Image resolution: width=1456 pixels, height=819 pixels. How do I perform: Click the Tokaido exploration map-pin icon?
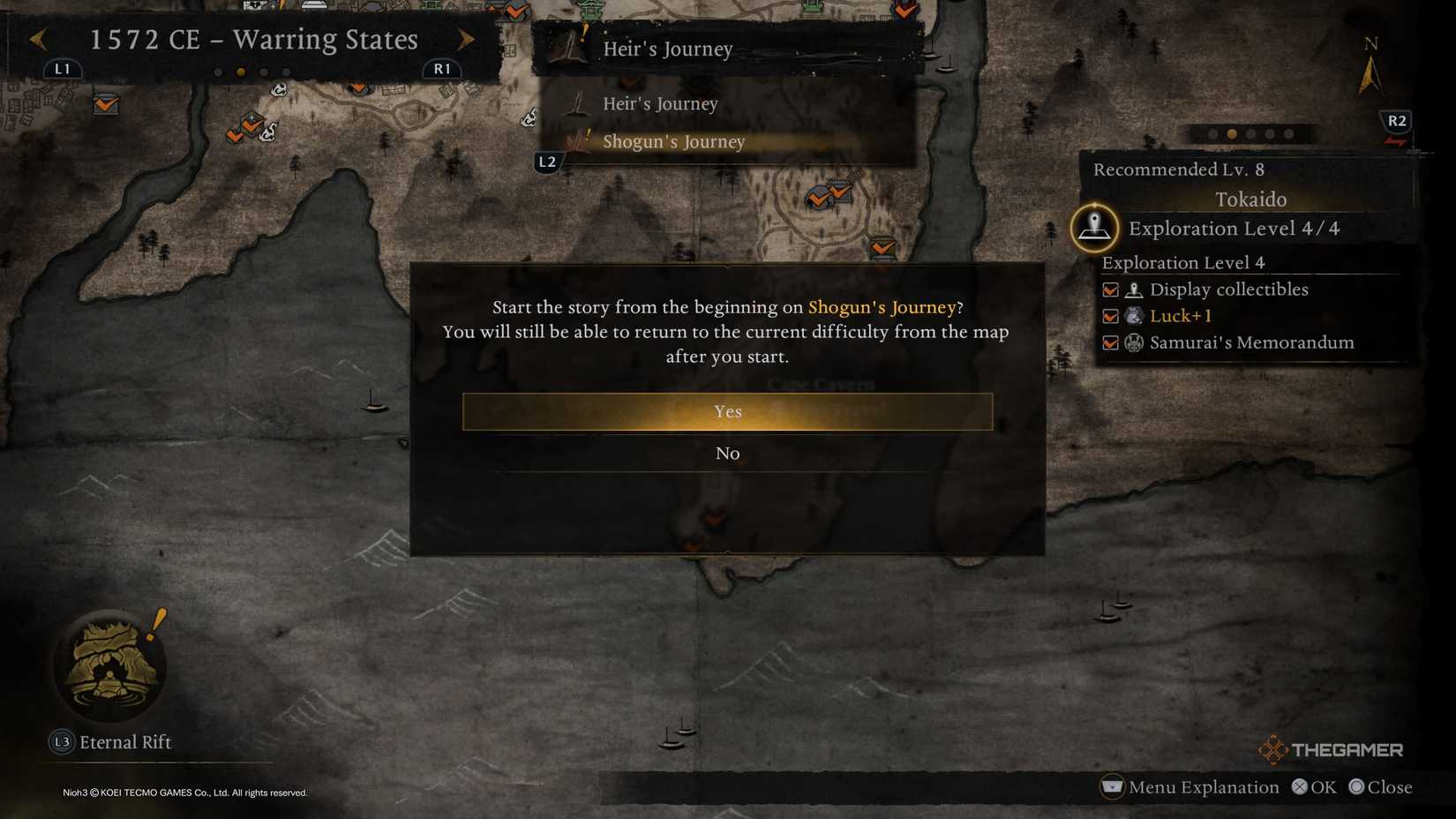pos(1094,228)
